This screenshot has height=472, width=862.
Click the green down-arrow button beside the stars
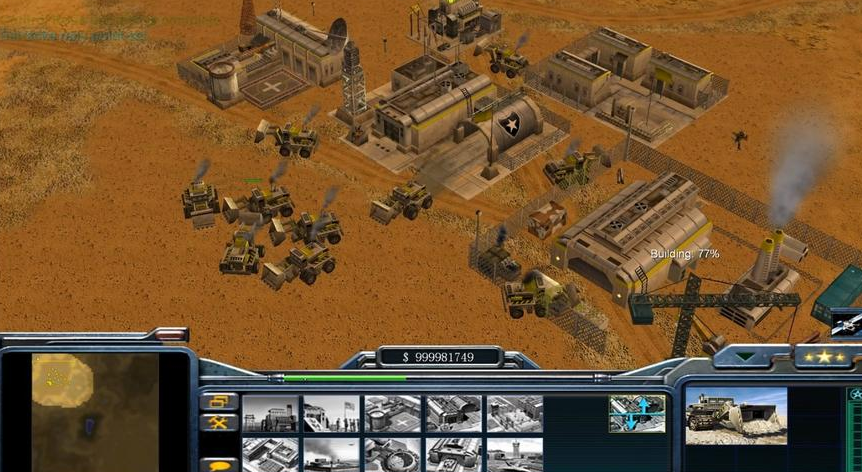tap(747, 356)
